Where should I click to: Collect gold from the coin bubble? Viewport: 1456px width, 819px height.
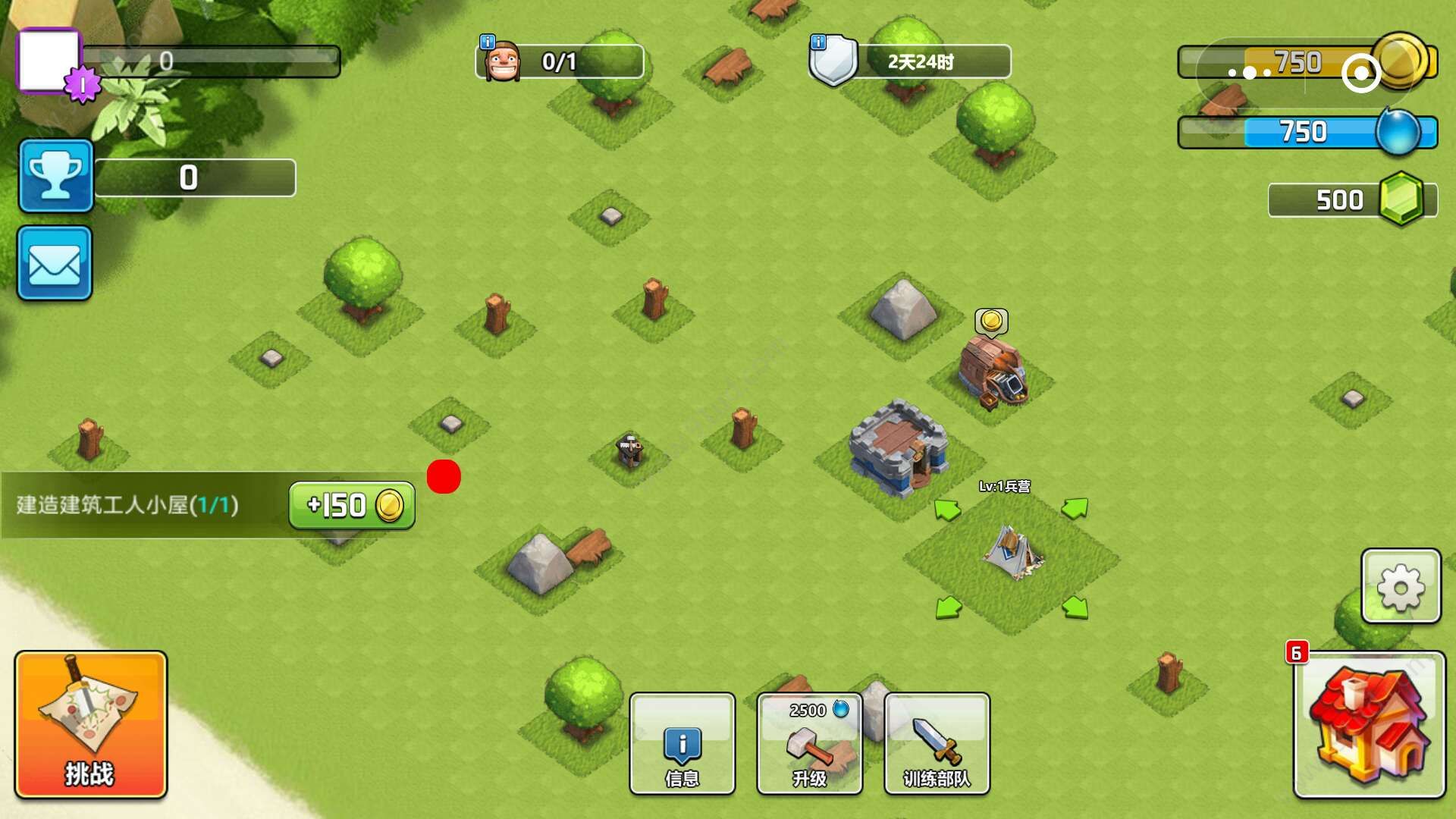[991, 322]
